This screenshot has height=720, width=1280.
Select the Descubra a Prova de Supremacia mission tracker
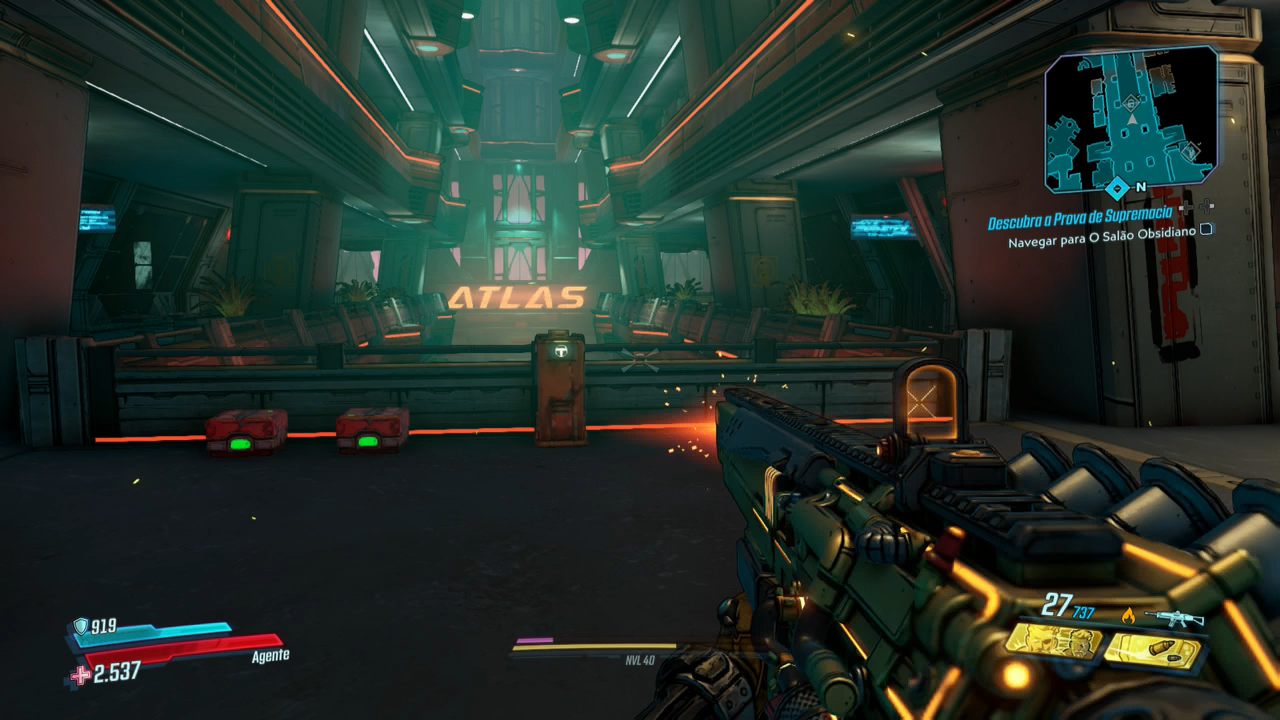click(1081, 223)
